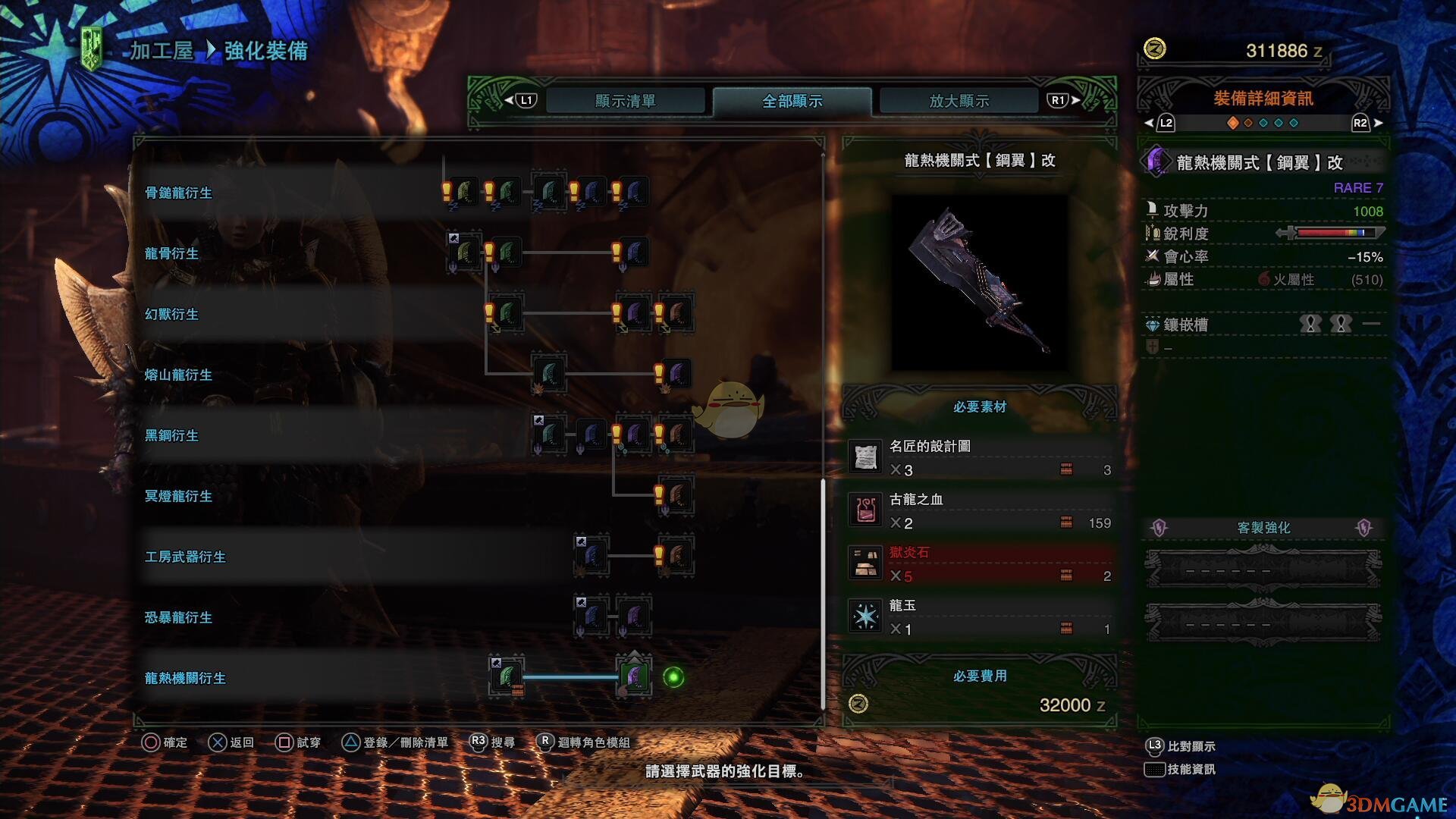Screen dimensions: 1456x819
Task: Select the final weapon node in 黑鋼衍生 row
Action: click(677, 435)
